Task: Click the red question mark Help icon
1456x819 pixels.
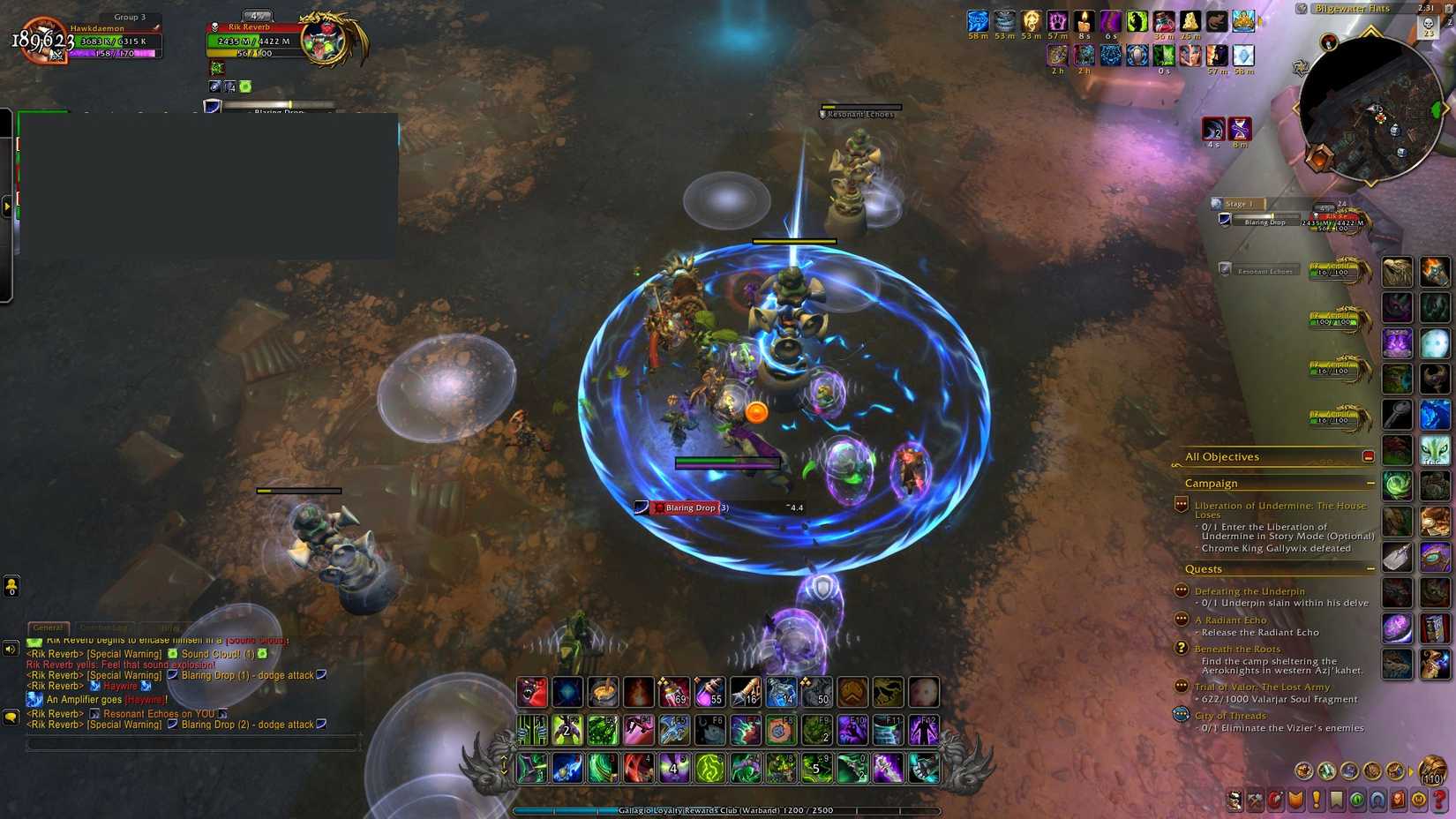Action: 1440,800
